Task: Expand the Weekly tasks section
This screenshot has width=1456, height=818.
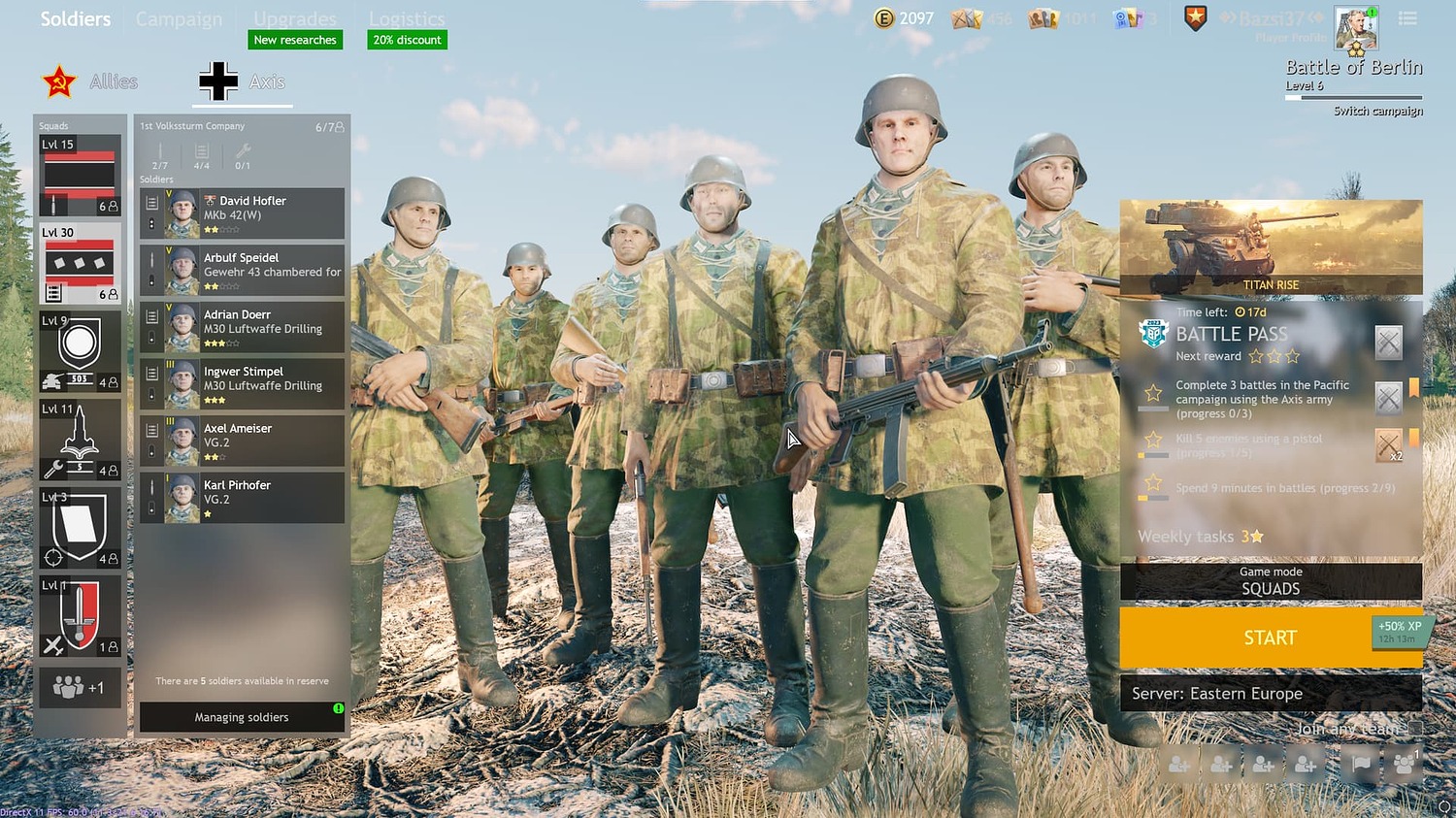Action: [x=1201, y=536]
